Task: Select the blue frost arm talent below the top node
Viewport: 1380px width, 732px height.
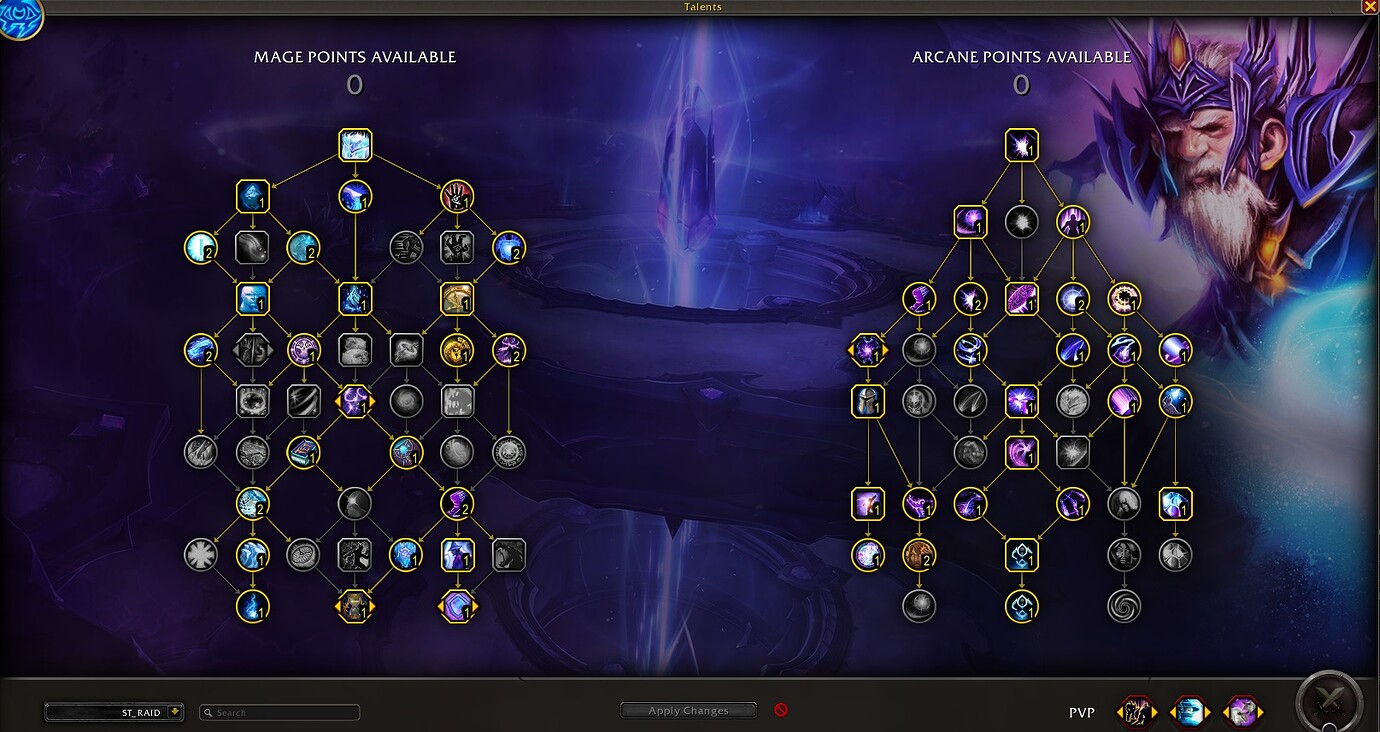Action: coord(353,197)
